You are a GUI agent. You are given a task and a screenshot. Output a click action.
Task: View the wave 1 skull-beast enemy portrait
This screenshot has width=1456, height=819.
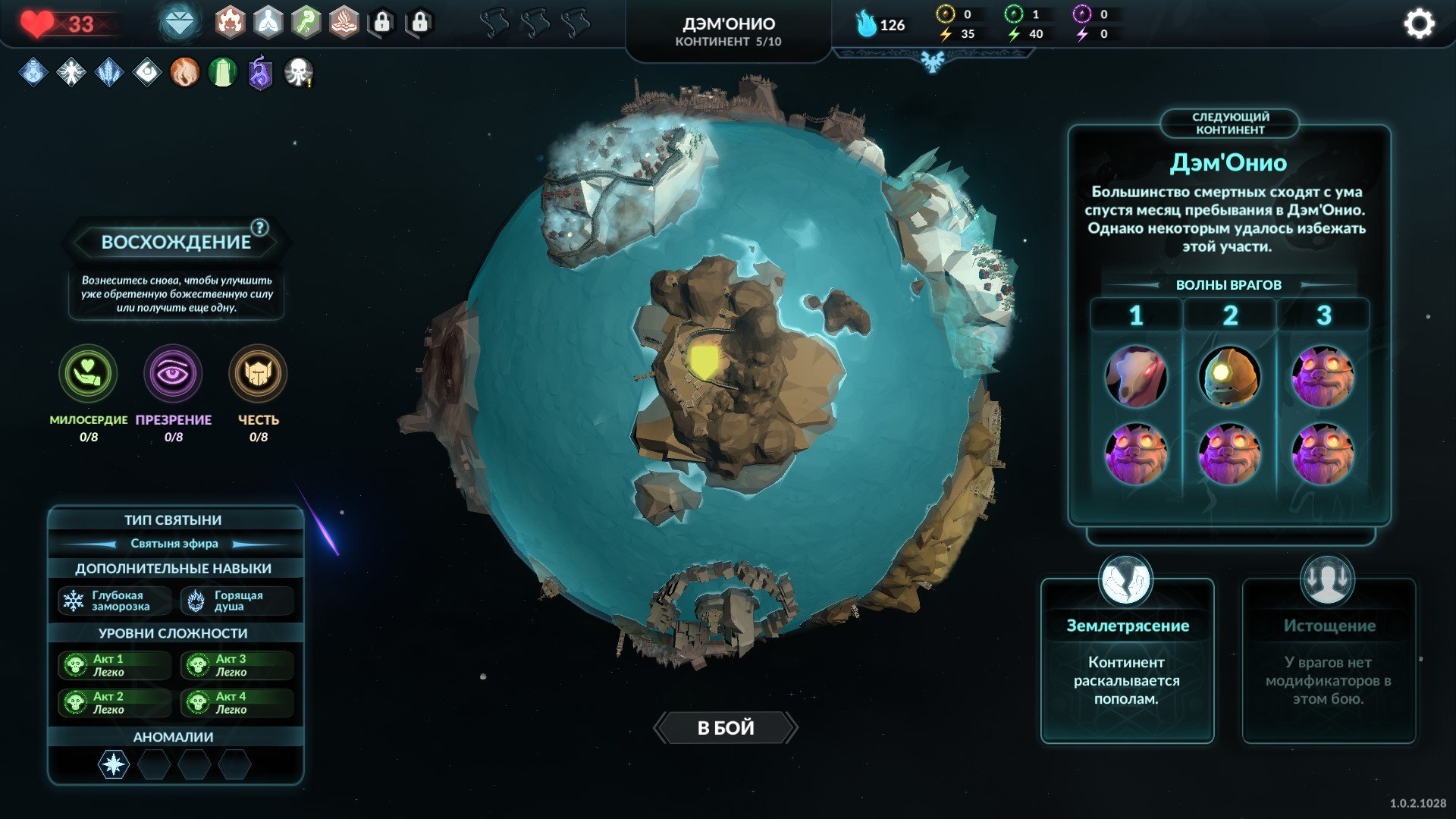(1136, 377)
